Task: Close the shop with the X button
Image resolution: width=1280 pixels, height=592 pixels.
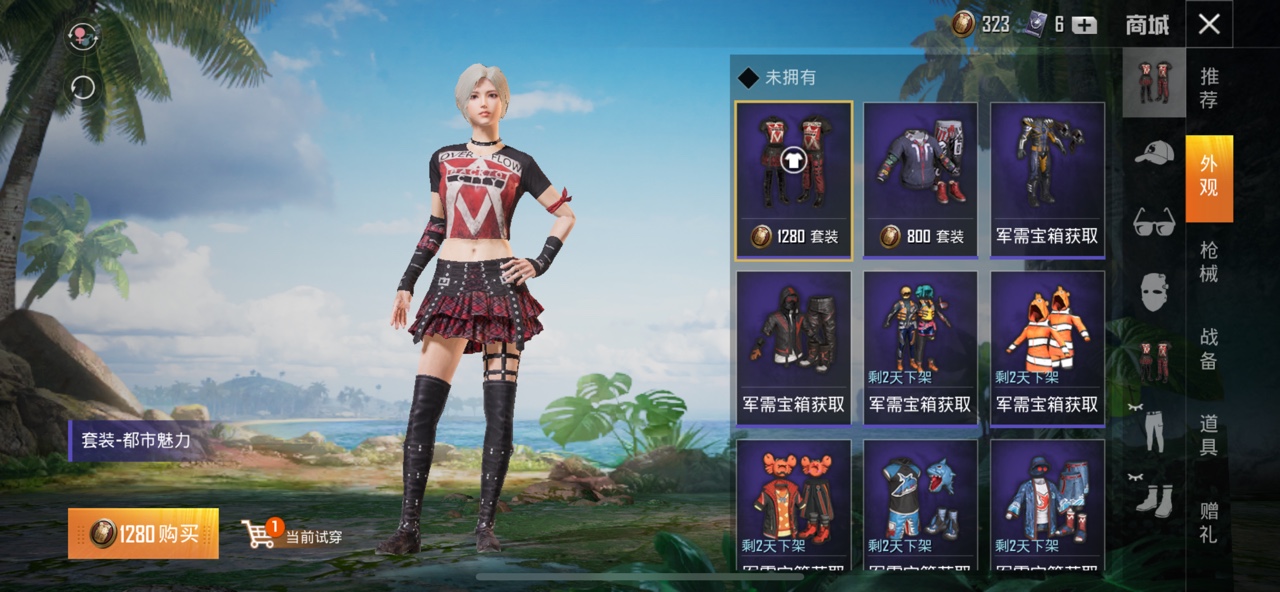Action: point(1208,24)
